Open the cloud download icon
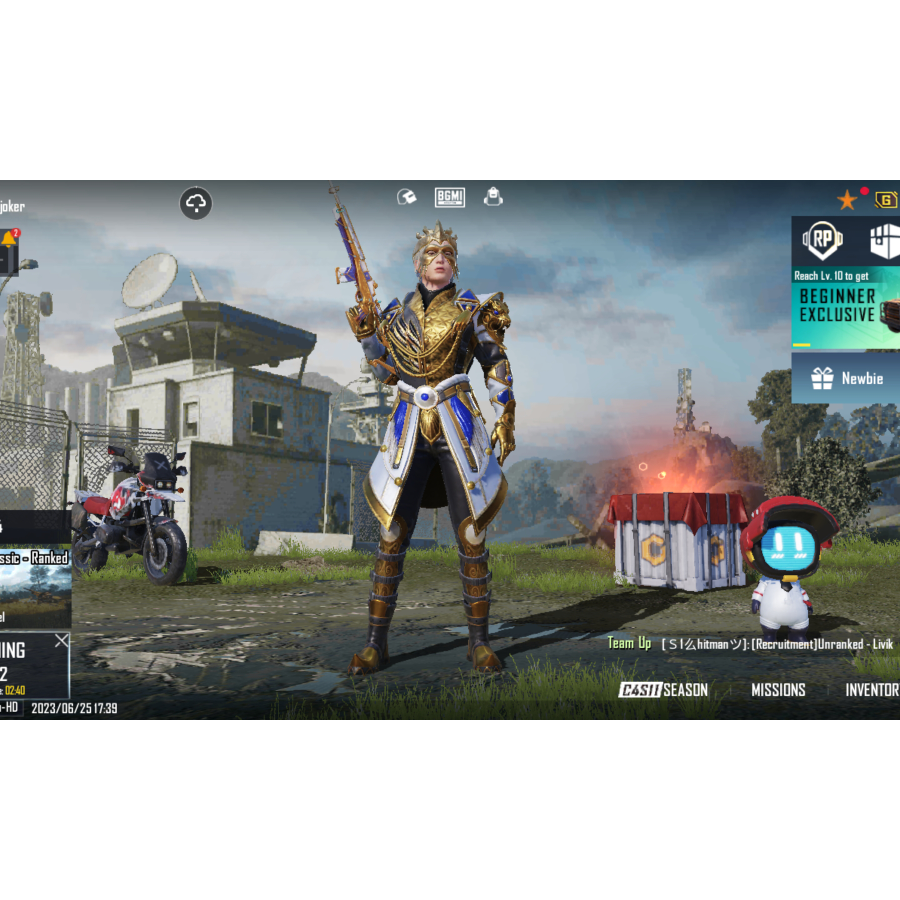The height and width of the screenshot is (900, 900). (x=196, y=204)
